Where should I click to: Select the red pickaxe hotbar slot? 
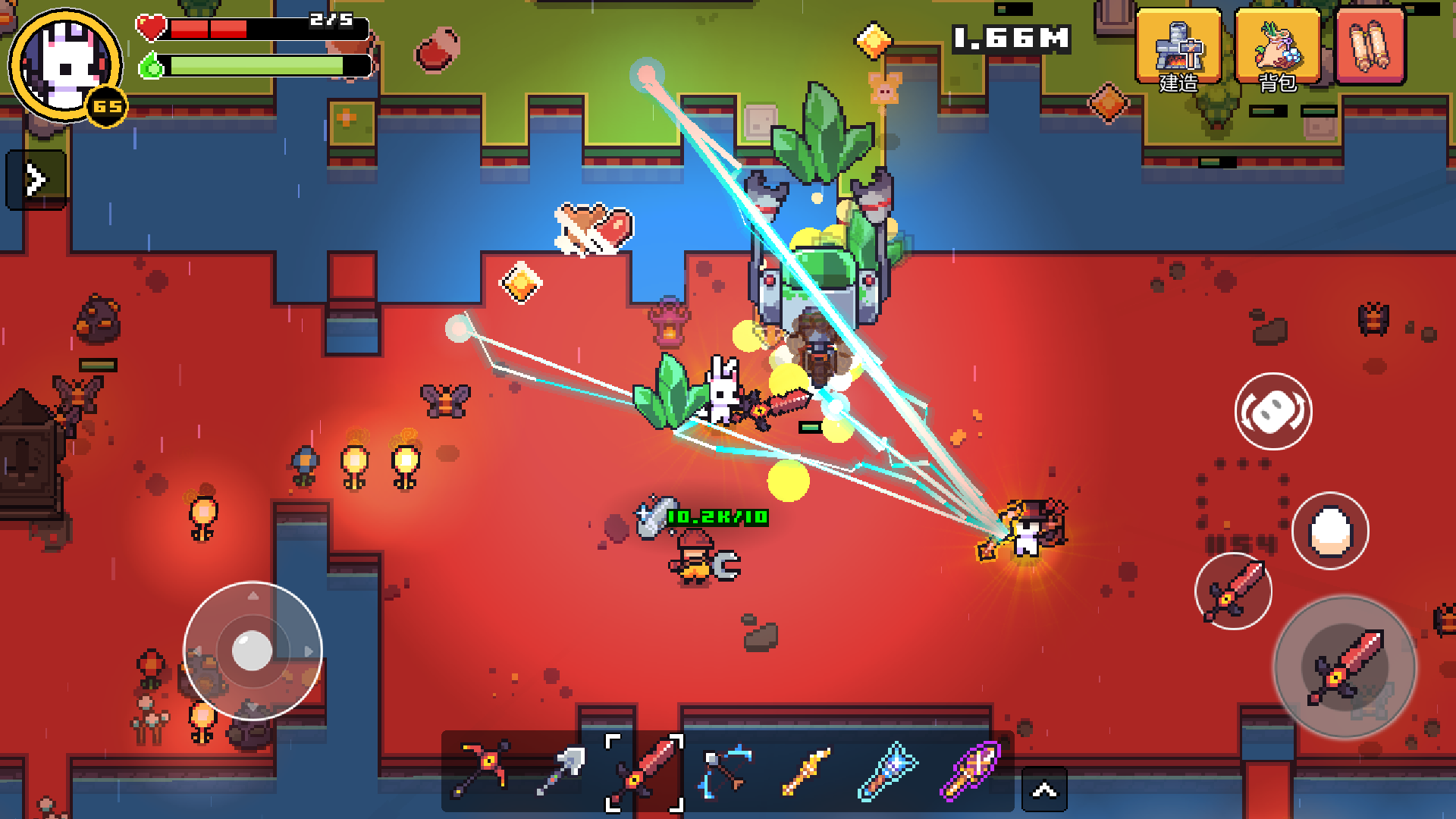482,770
